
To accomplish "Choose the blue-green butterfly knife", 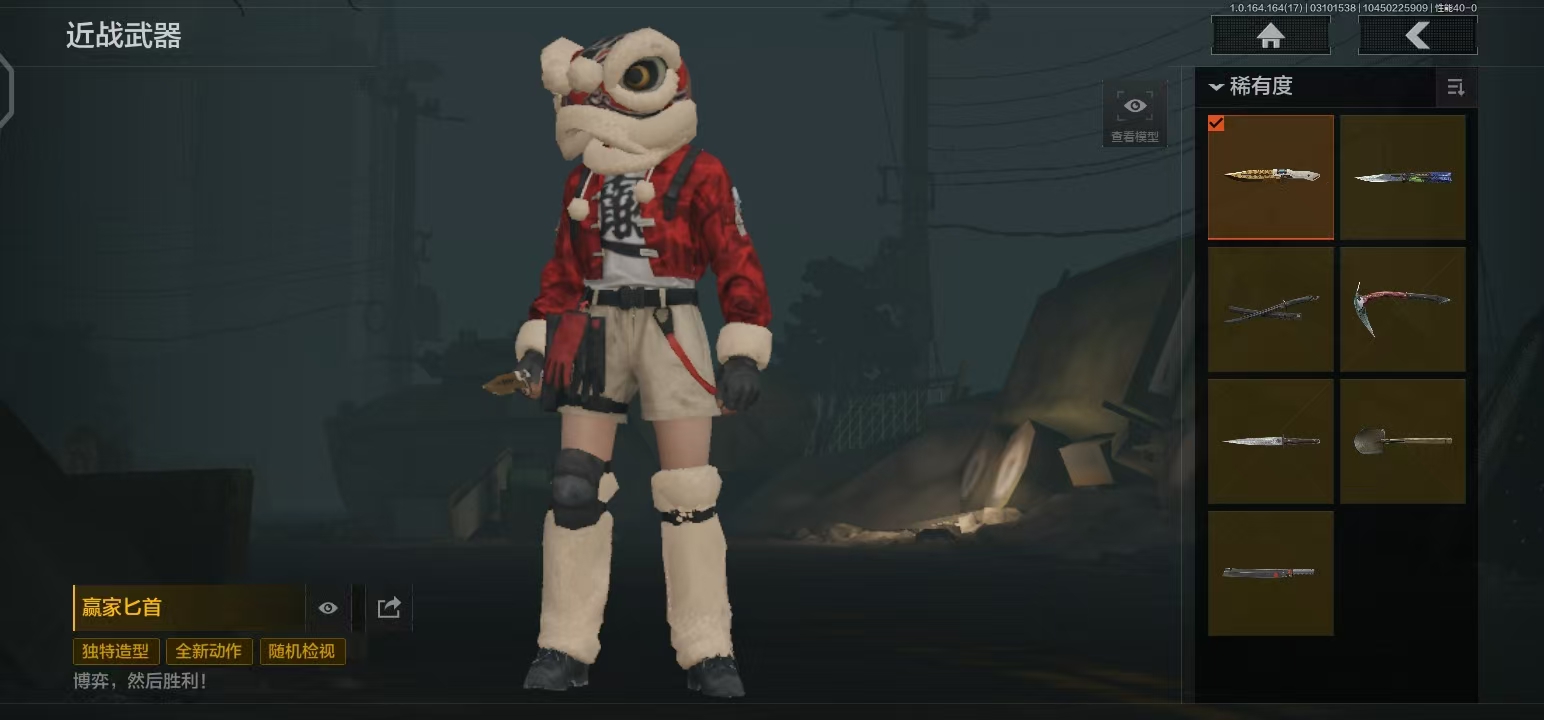I will coord(1402,177).
